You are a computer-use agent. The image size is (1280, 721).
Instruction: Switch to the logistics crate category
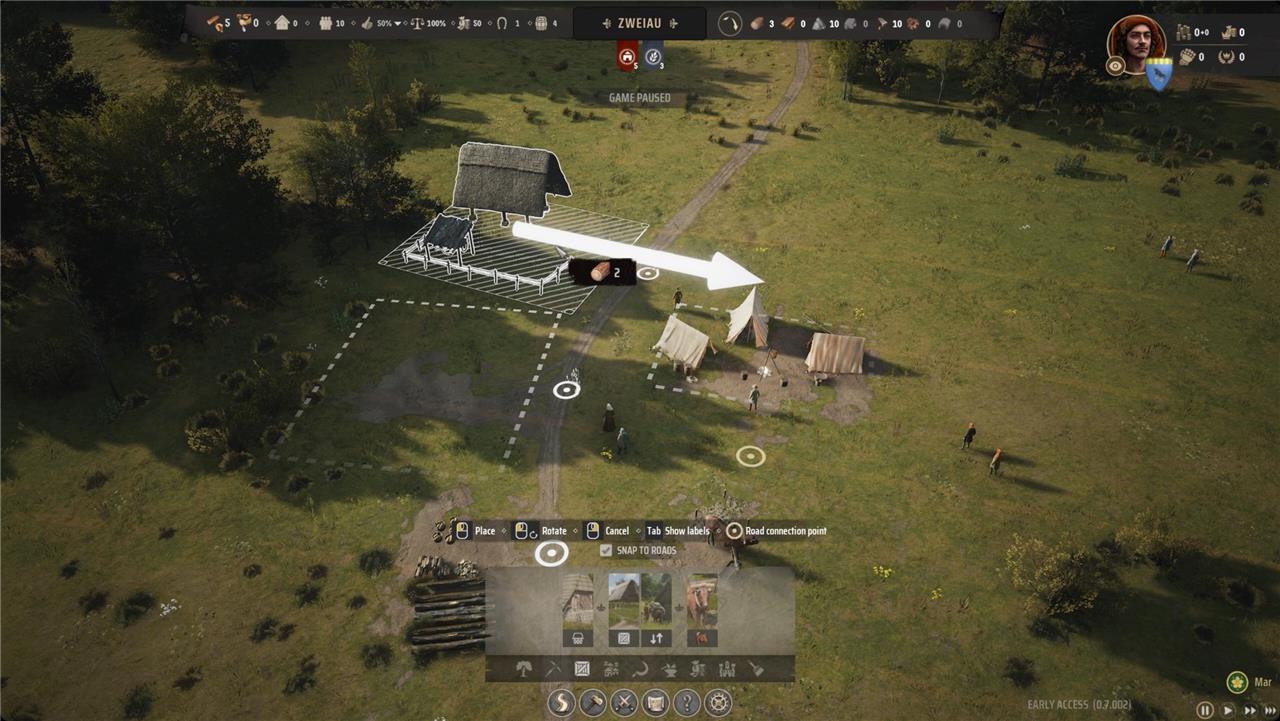click(x=581, y=669)
